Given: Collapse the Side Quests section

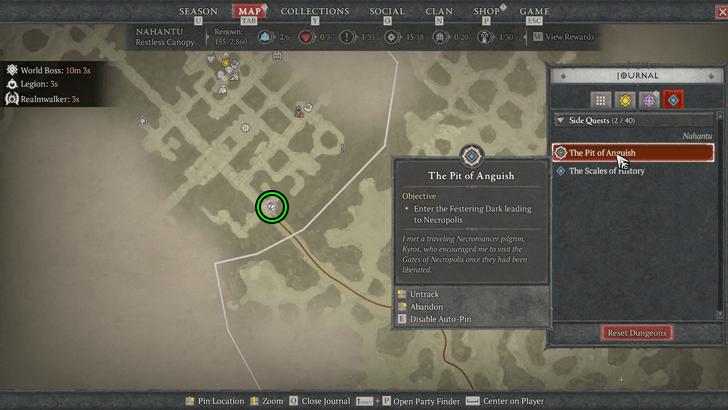Looking at the screenshot, I should click(x=560, y=120).
